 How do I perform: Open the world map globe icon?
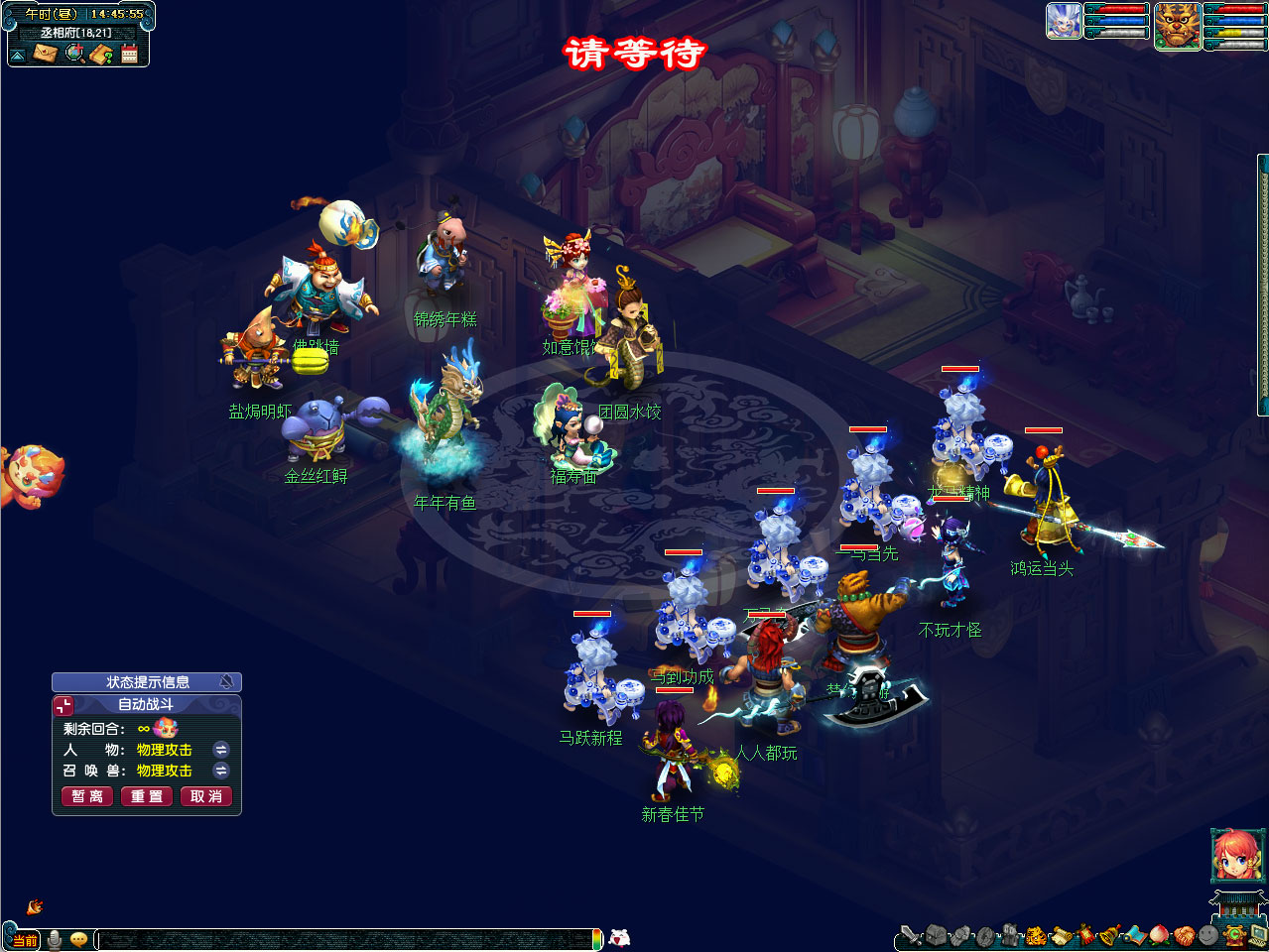pyautogui.click(x=74, y=54)
